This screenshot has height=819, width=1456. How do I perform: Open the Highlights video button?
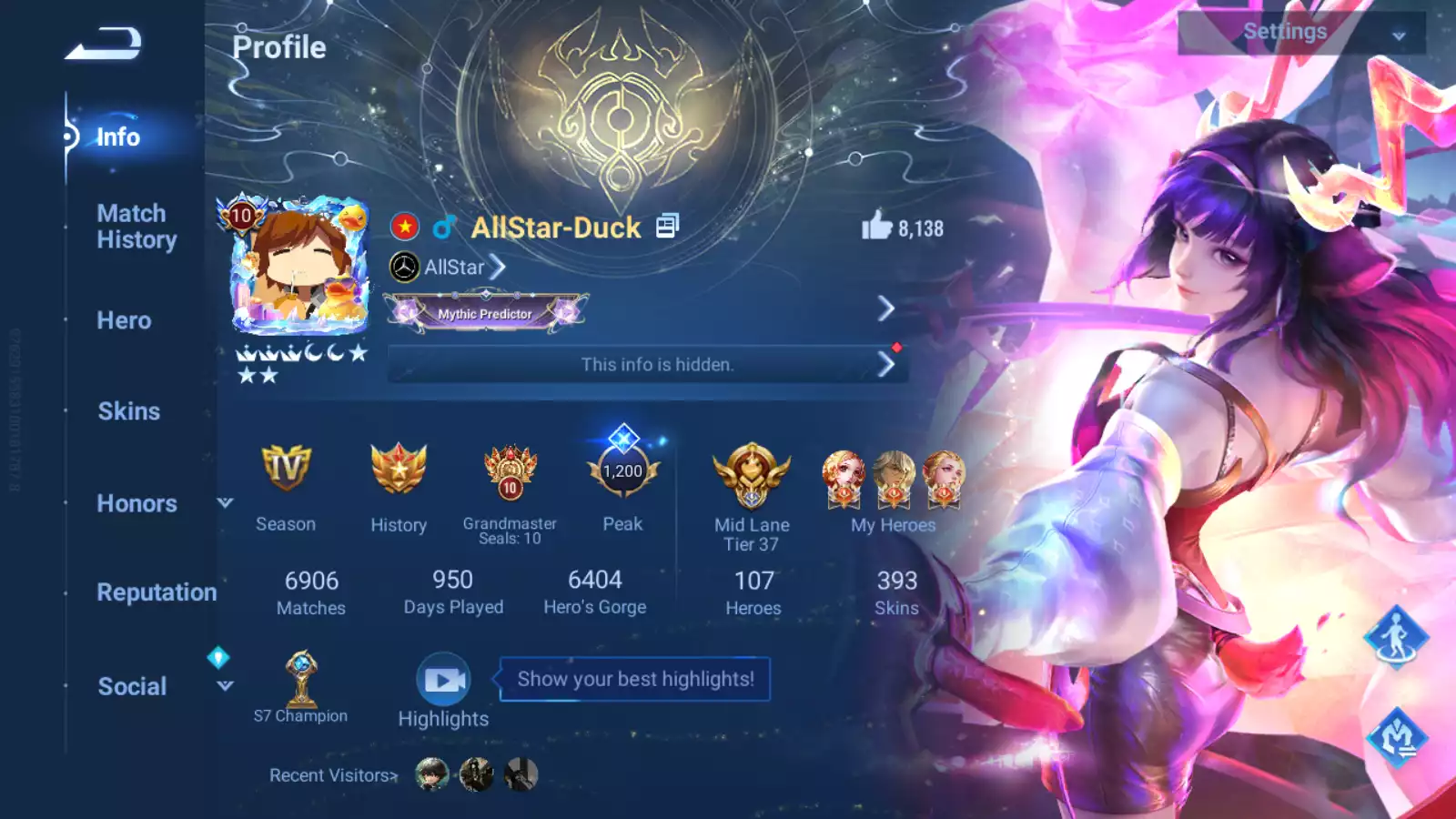coord(444,681)
